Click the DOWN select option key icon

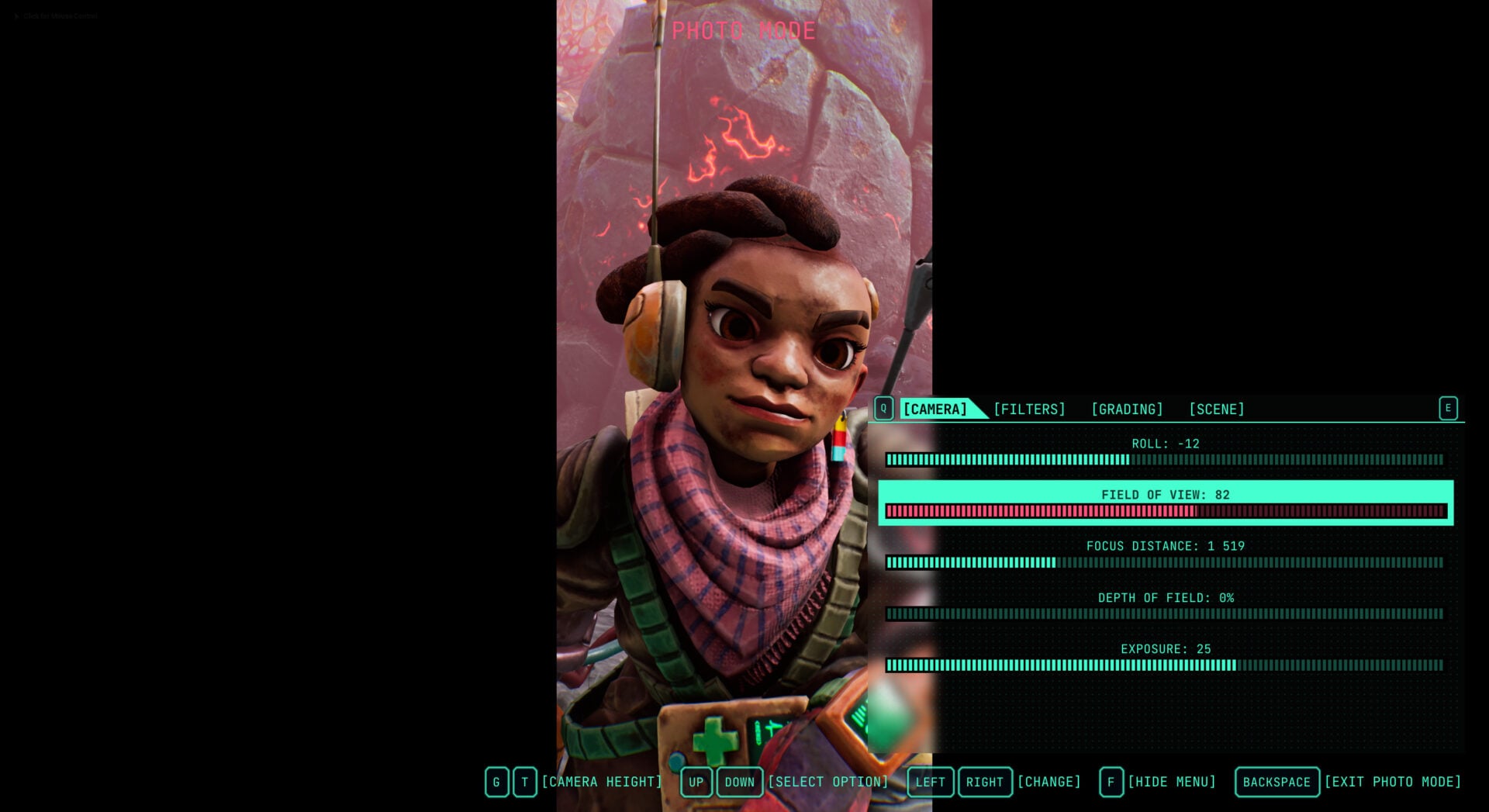(x=740, y=782)
